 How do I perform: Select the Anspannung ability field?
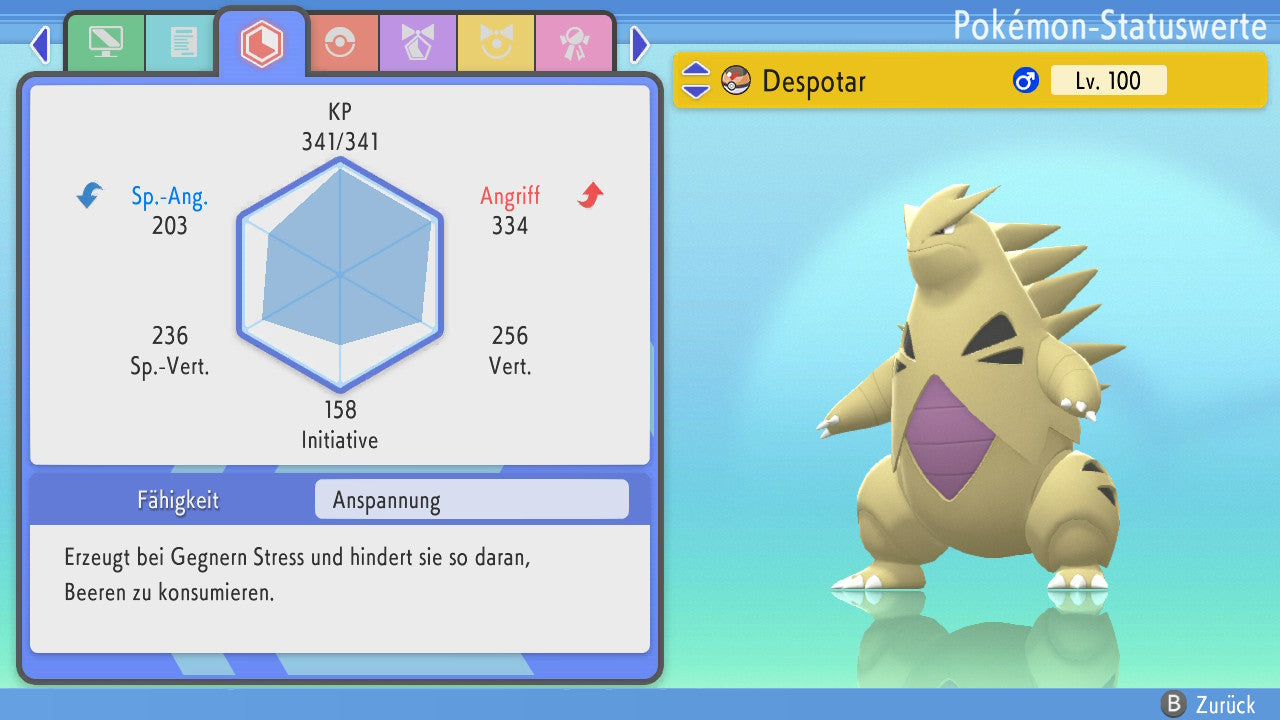click(471, 500)
